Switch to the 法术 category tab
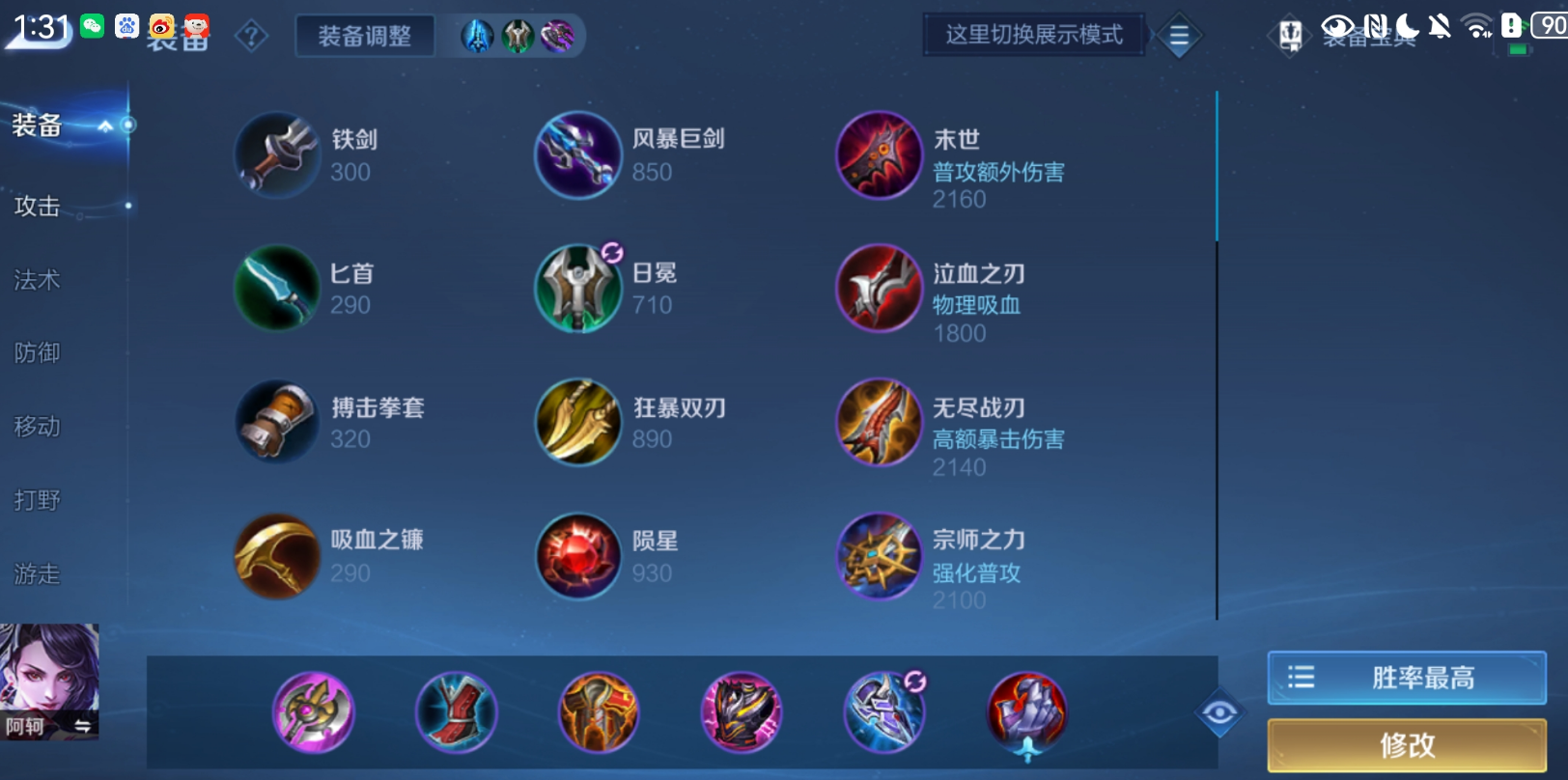This screenshot has height=780, width=1568. pos(36,280)
